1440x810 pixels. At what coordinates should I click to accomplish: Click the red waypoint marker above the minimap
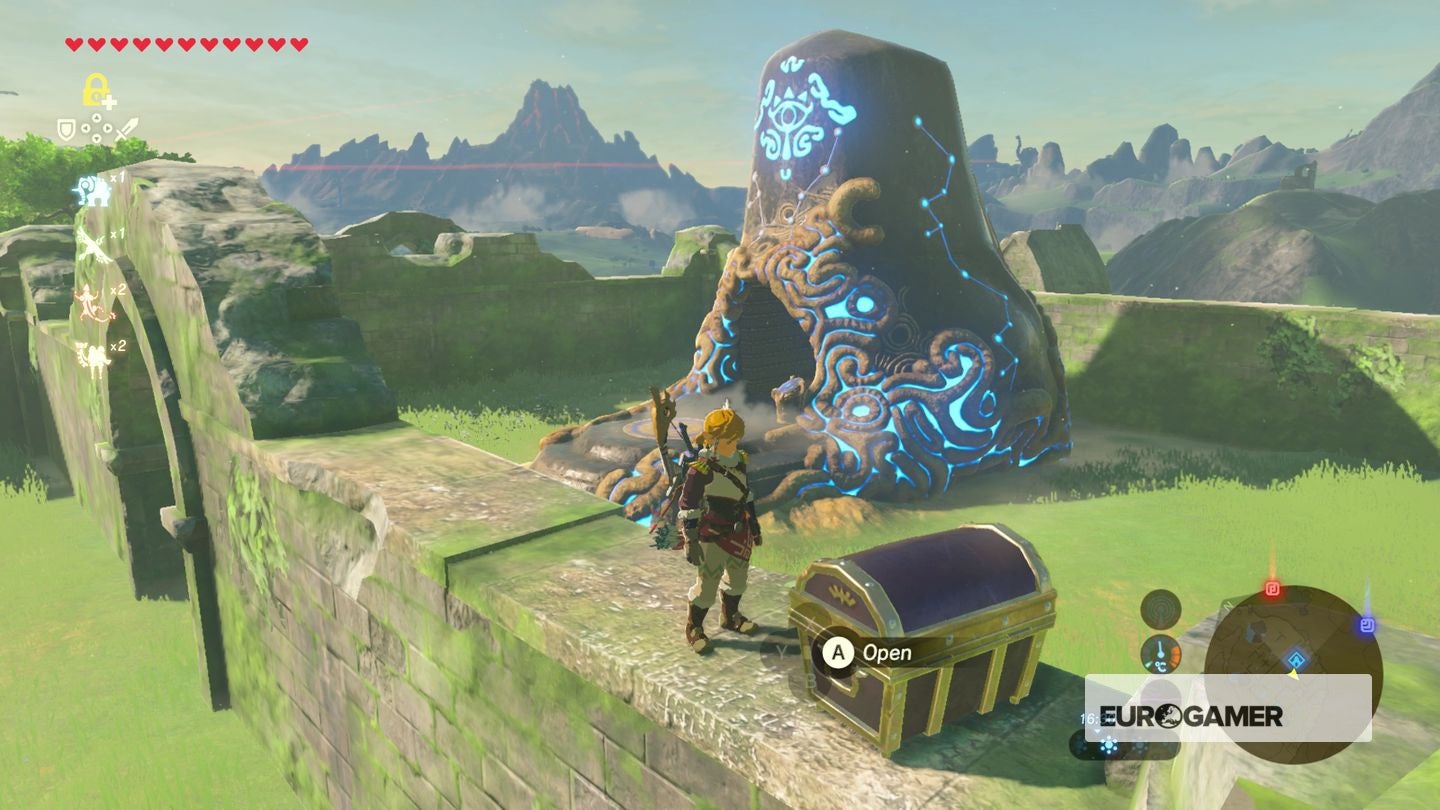tap(1272, 589)
